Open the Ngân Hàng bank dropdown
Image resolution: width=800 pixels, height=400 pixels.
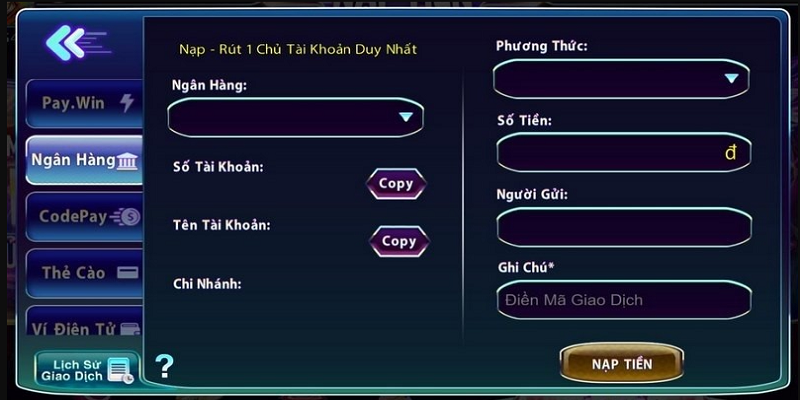[296, 117]
